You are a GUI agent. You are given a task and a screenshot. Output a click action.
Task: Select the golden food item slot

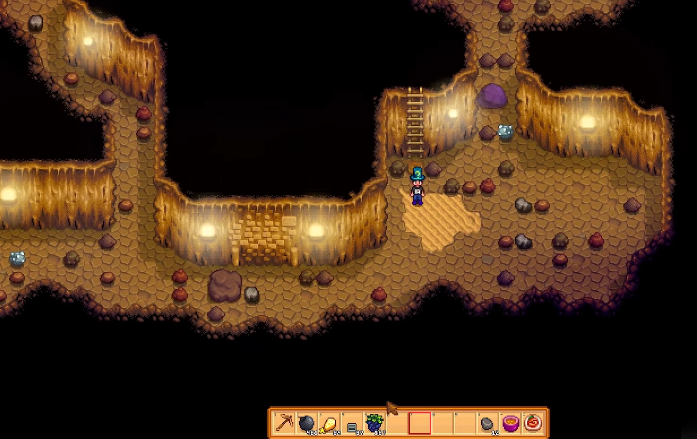coord(329,423)
